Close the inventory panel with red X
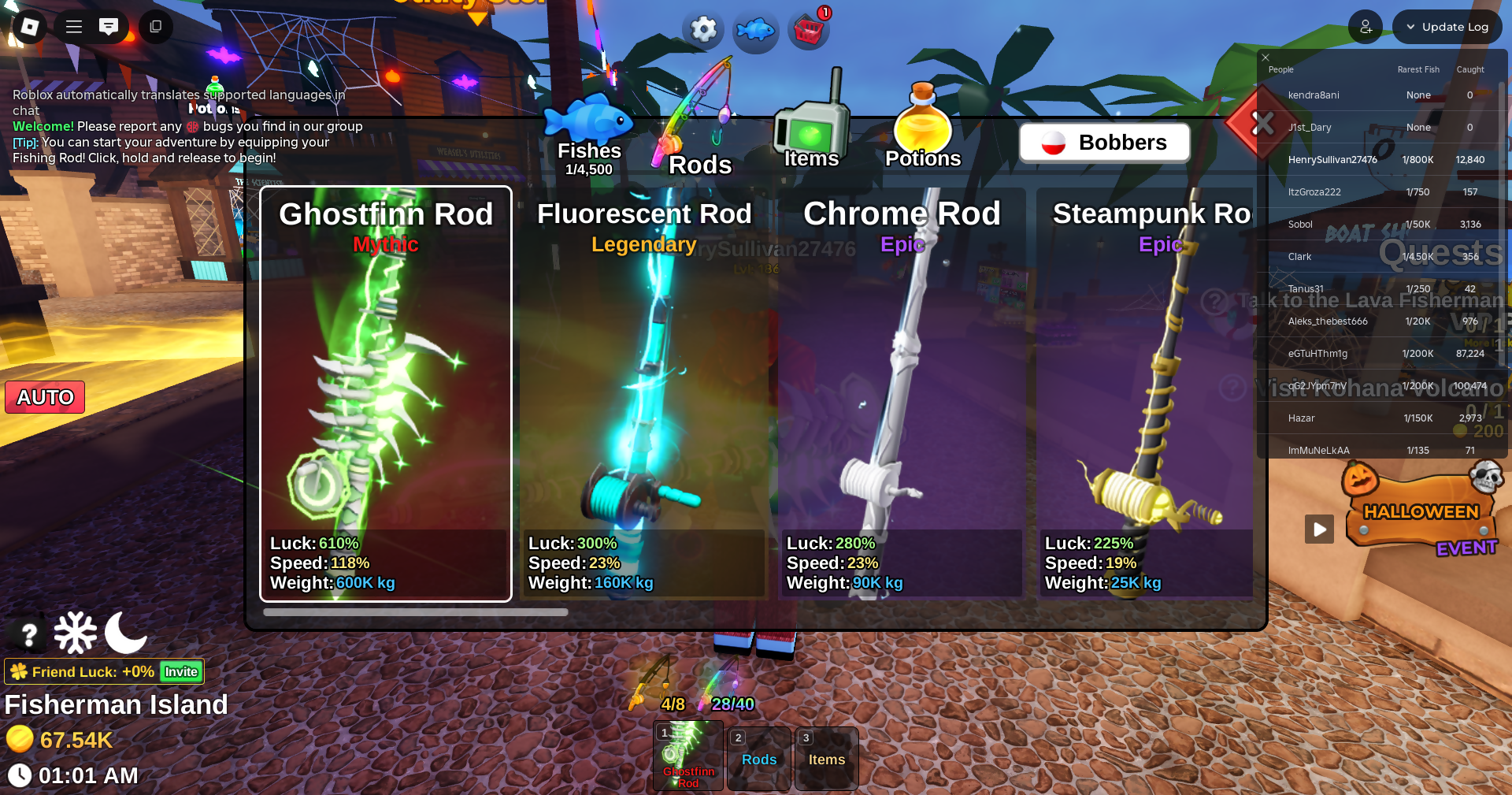 point(1262,123)
